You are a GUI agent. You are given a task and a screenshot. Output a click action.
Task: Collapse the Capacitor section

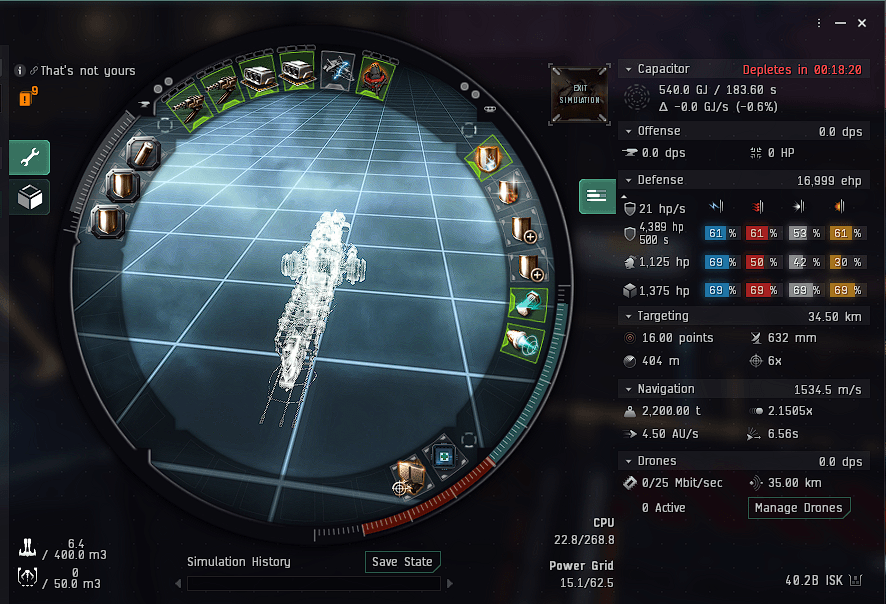click(628, 69)
